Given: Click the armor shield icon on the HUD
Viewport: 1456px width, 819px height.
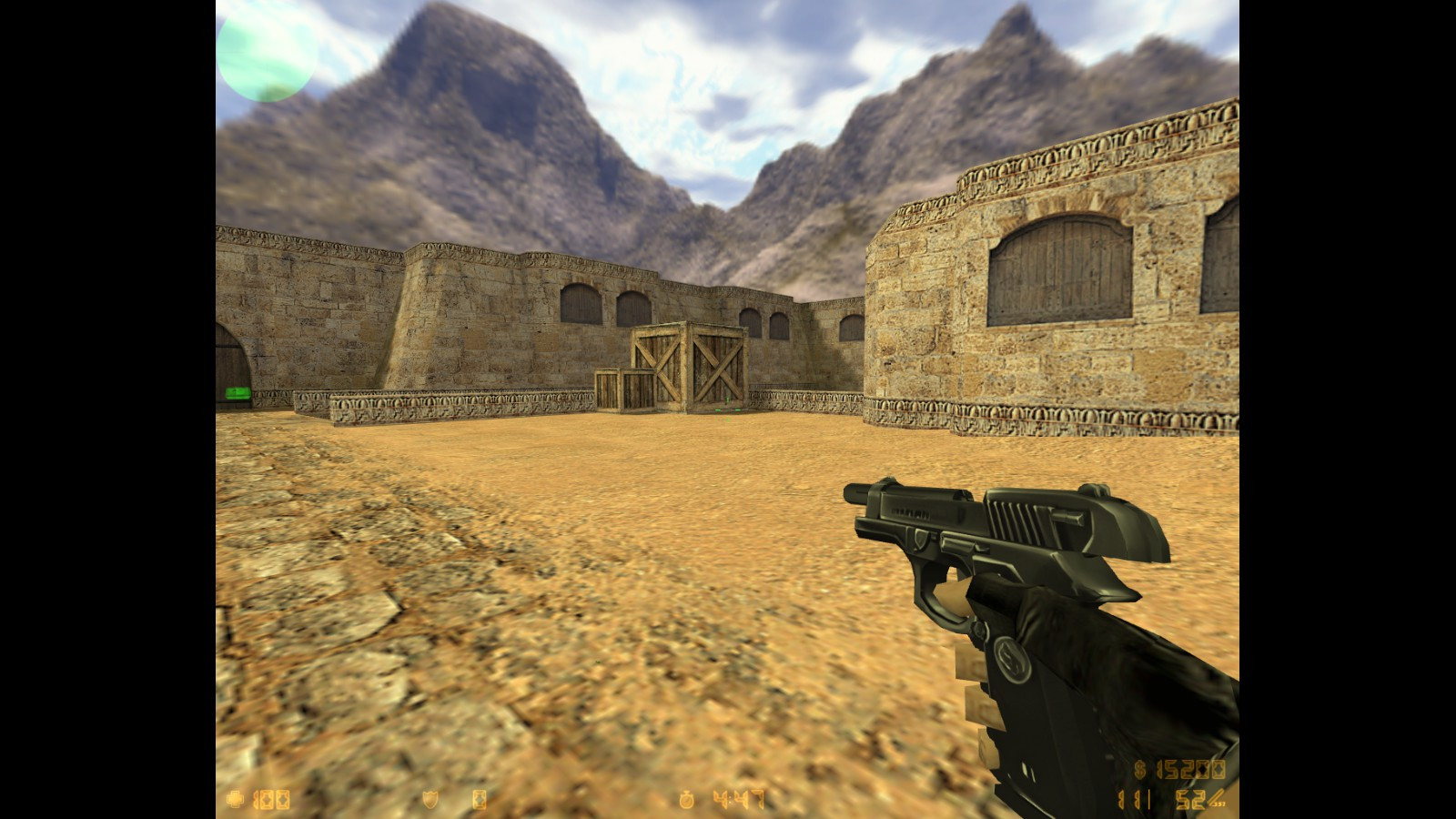Looking at the screenshot, I should click(x=430, y=799).
